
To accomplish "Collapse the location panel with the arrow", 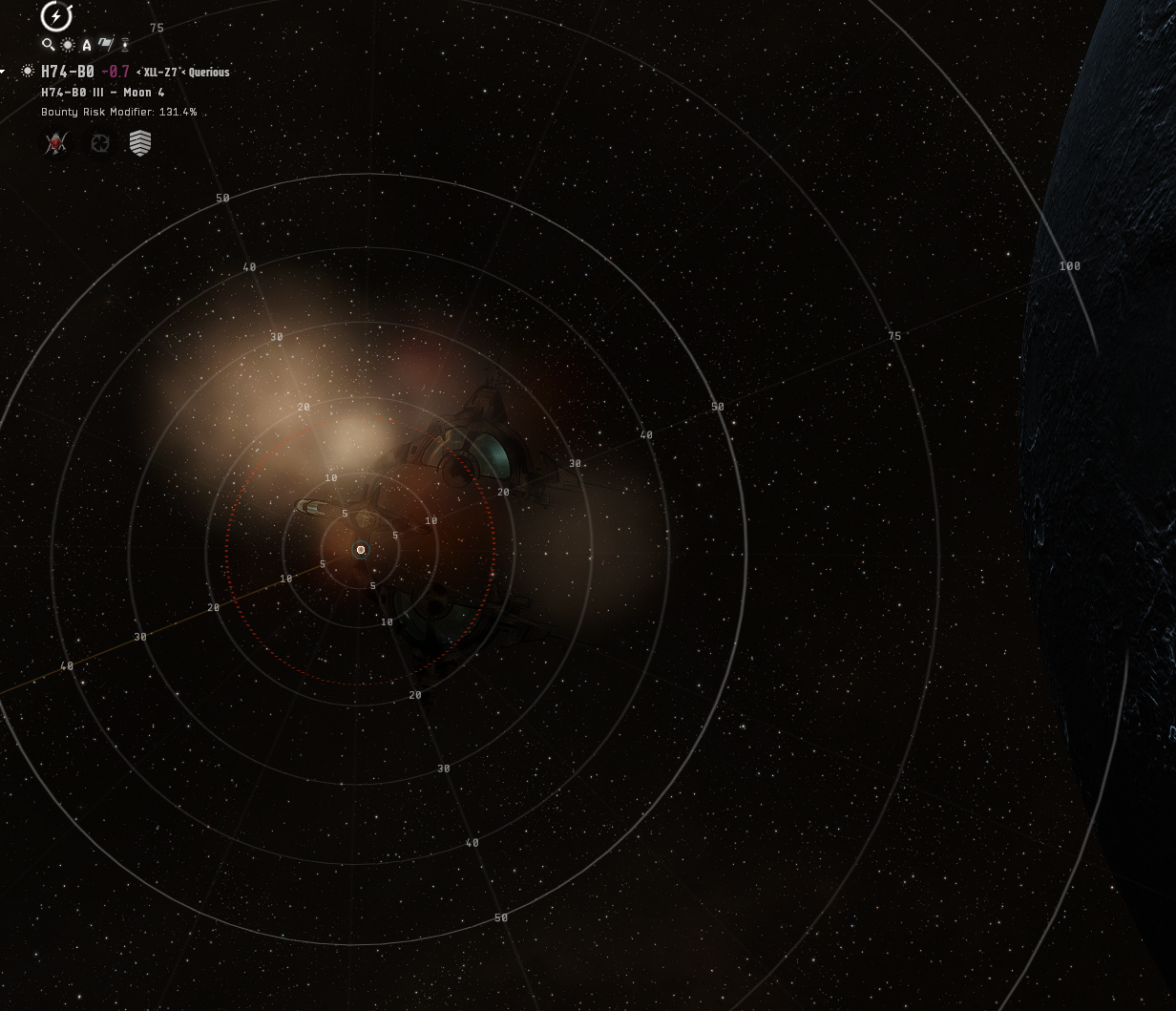I will coord(4,72).
